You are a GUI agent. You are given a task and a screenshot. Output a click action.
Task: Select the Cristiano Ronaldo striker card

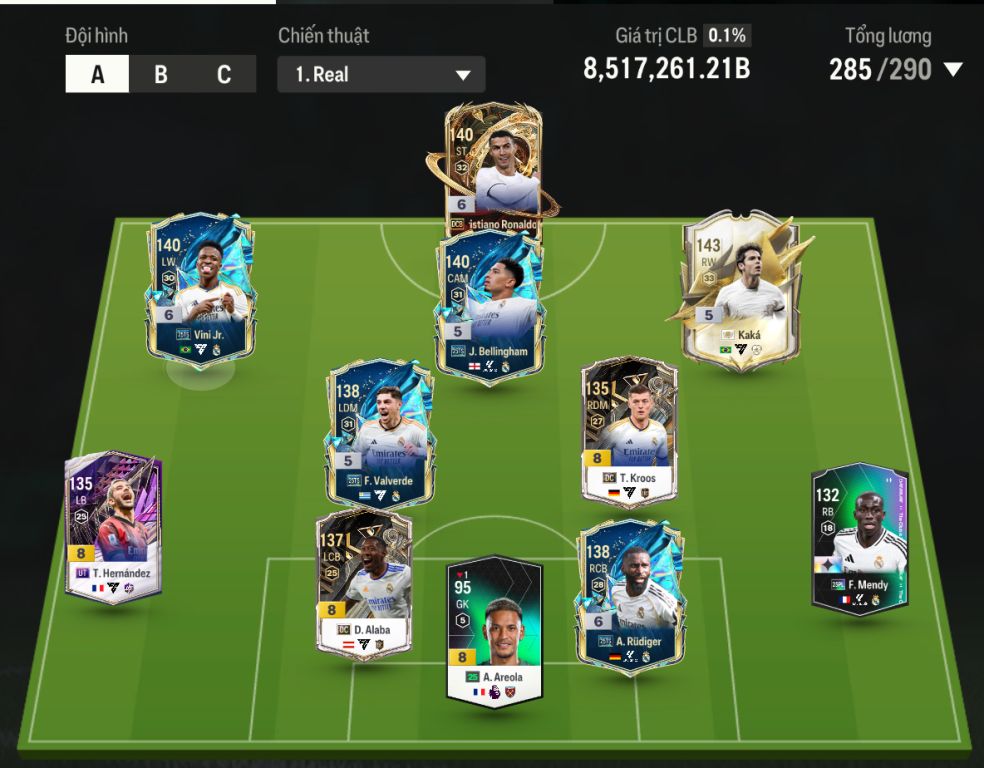(492, 165)
